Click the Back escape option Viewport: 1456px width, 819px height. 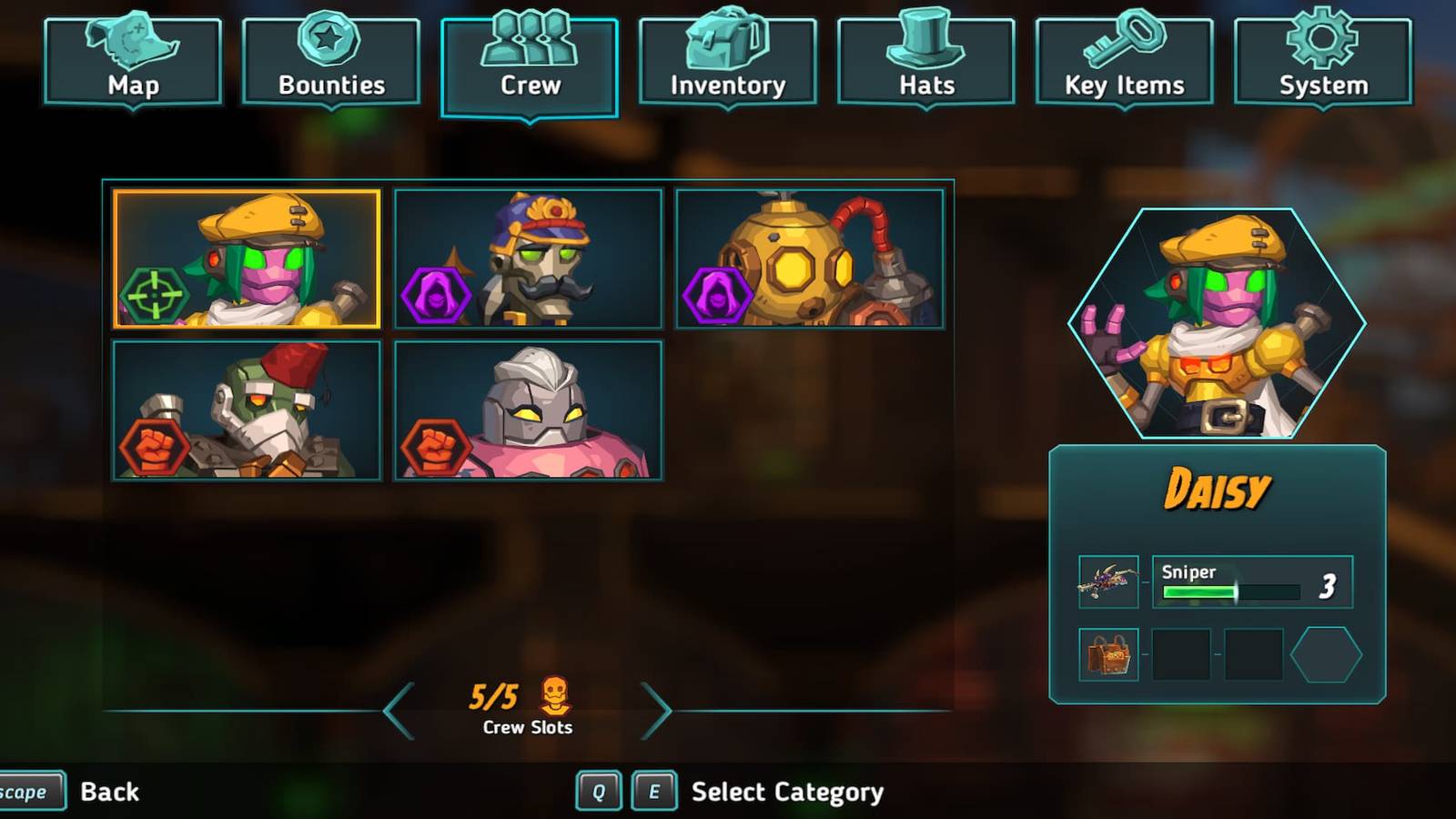[x=108, y=791]
